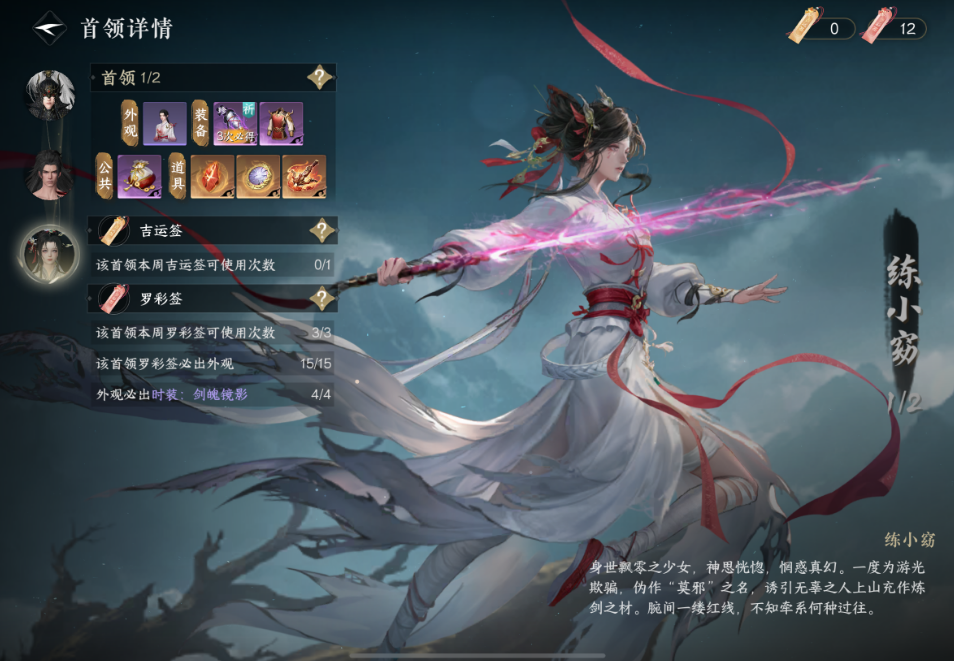The image size is (954, 661).
Task: Open the 吉运签 help question mark
Action: coord(320,232)
